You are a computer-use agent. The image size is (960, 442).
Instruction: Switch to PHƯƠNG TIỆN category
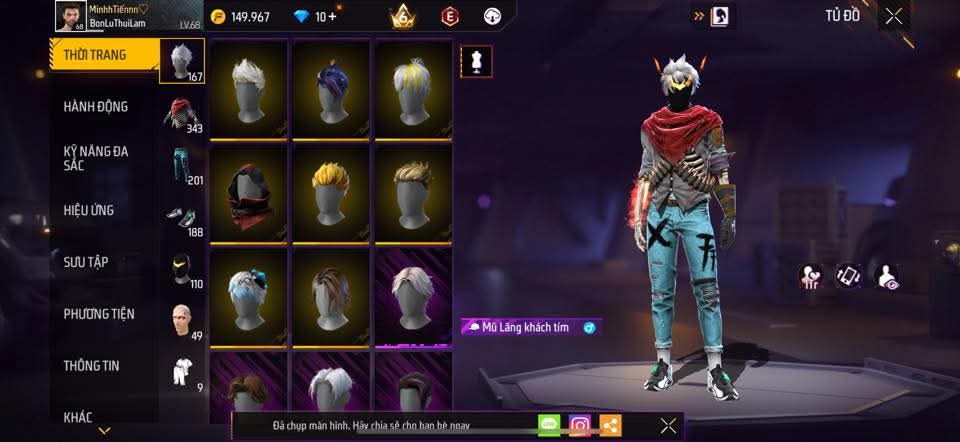pyautogui.click(x=98, y=314)
